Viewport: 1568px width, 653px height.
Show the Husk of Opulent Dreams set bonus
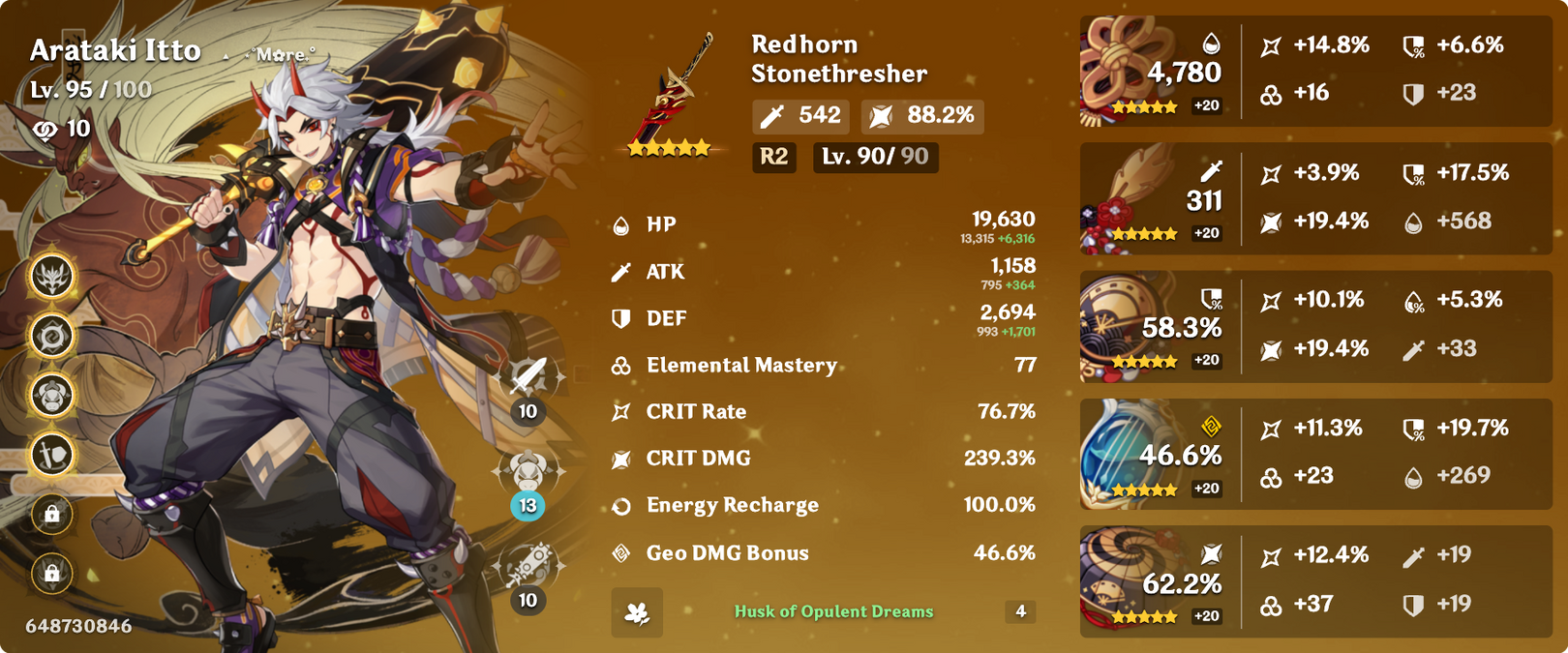point(832,611)
